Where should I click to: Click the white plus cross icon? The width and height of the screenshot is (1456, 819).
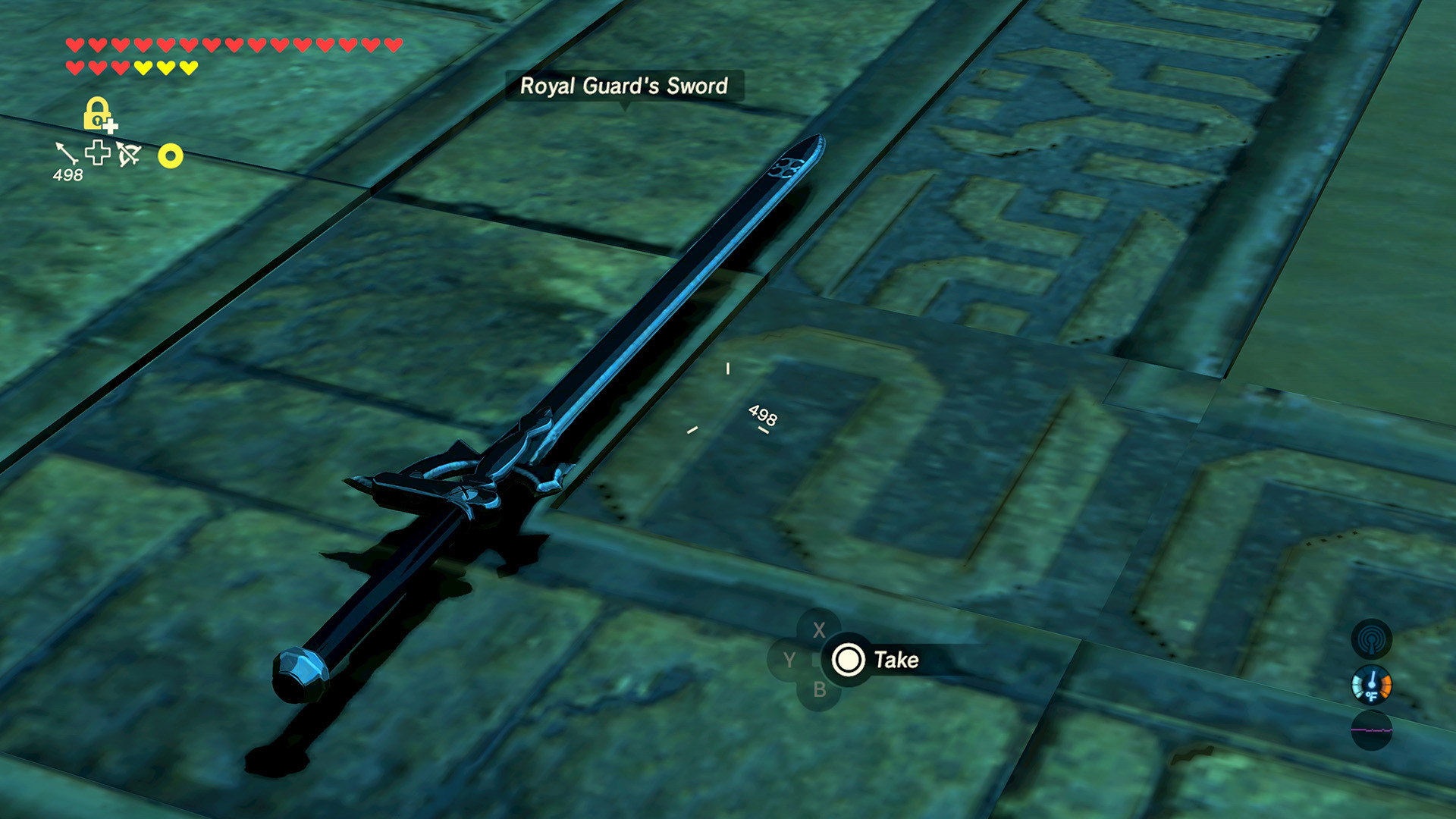point(96,152)
